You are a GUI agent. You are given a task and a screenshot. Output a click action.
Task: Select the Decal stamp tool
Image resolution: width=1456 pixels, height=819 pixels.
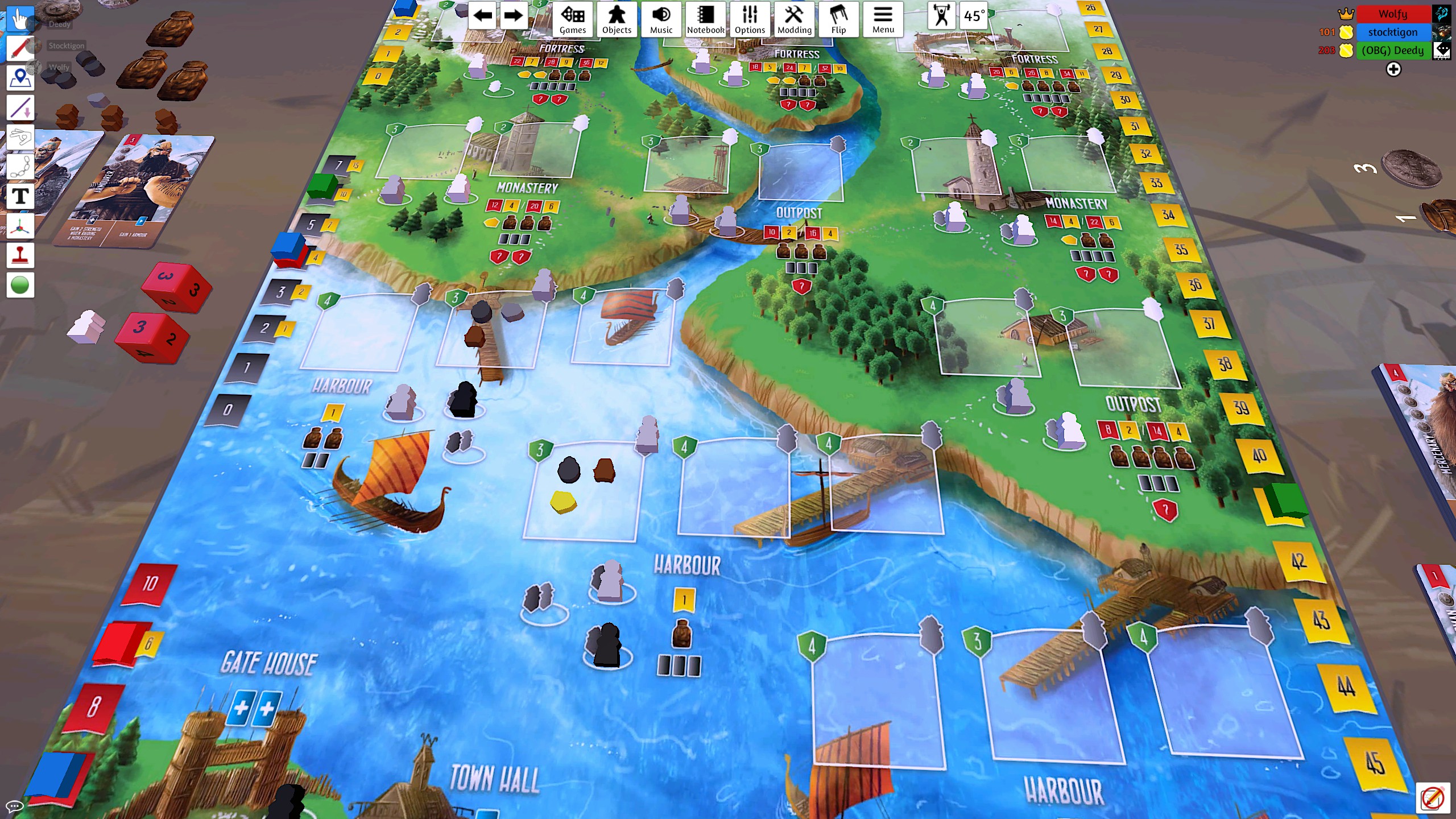coord(20,255)
